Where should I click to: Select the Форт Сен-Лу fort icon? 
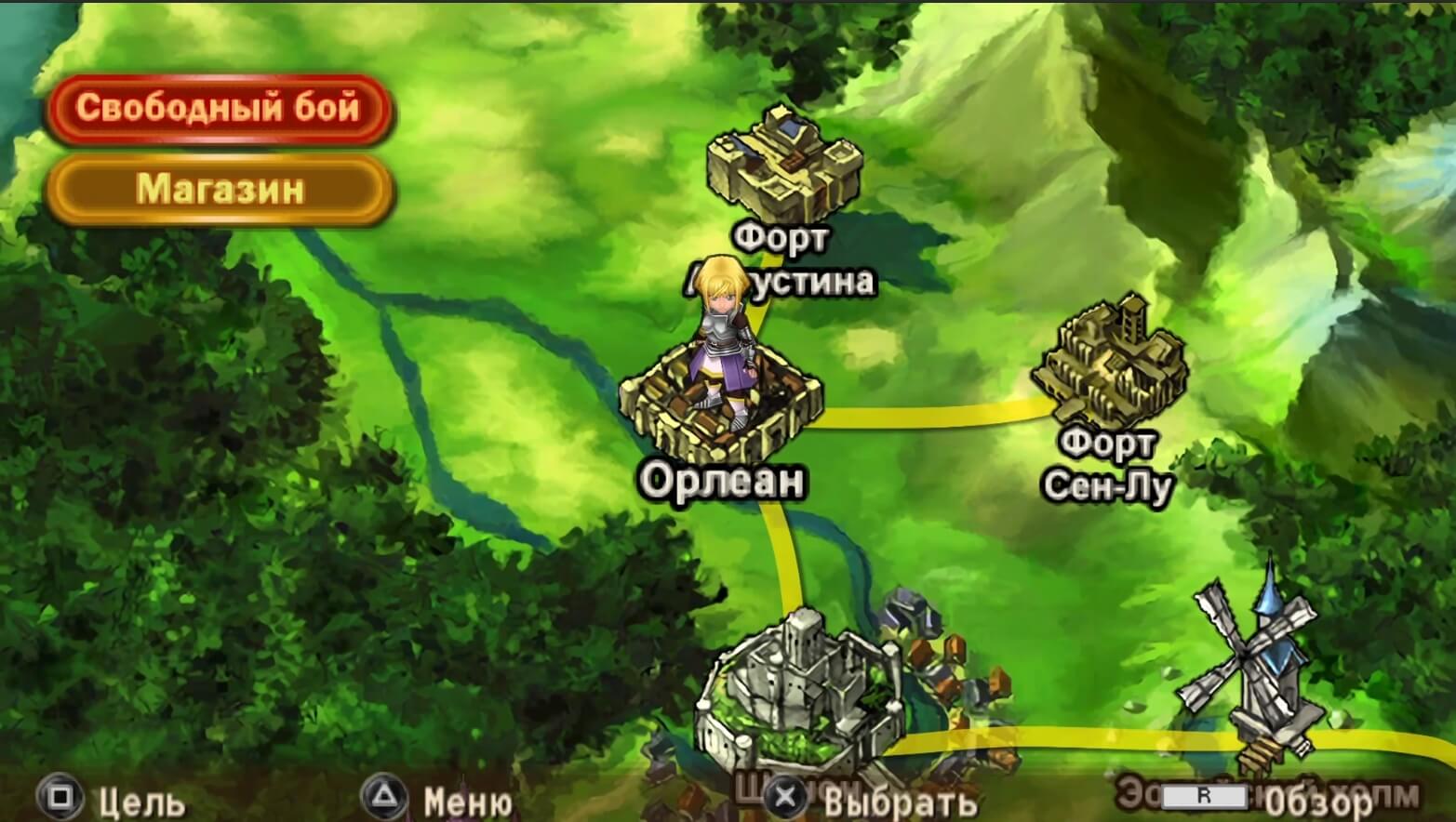click(1112, 363)
